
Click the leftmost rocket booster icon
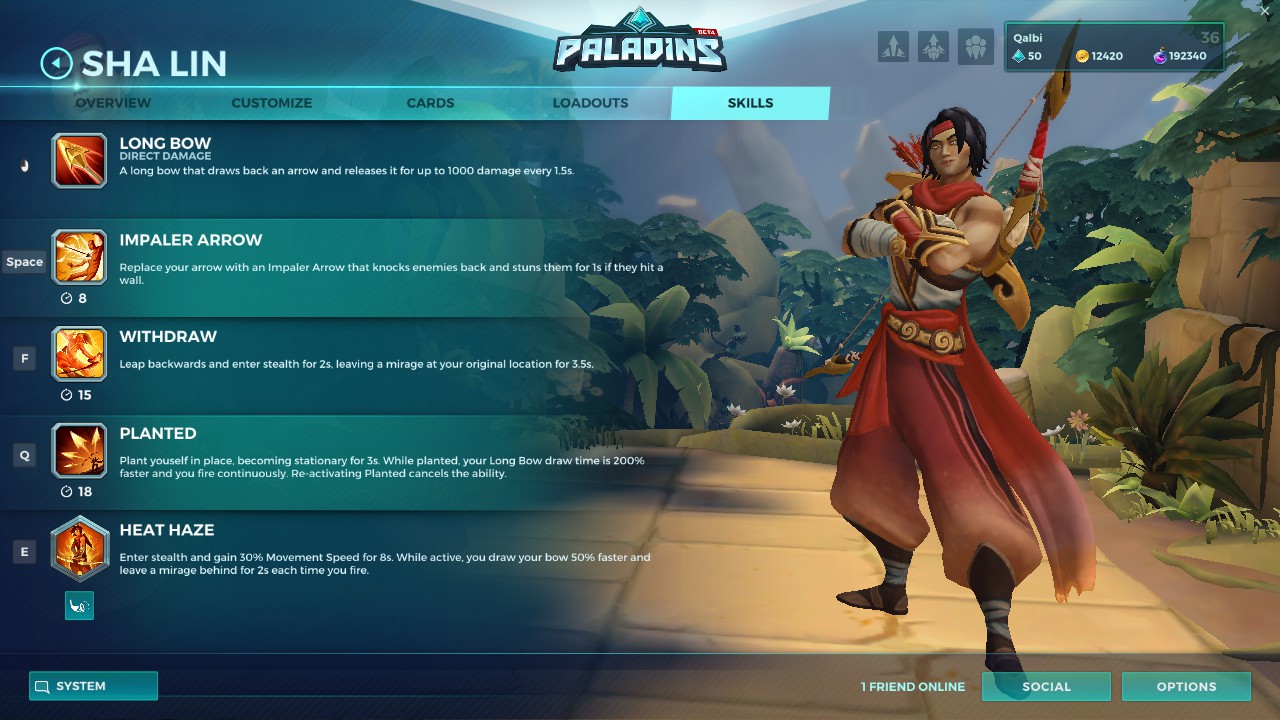[x=893, y=46]
